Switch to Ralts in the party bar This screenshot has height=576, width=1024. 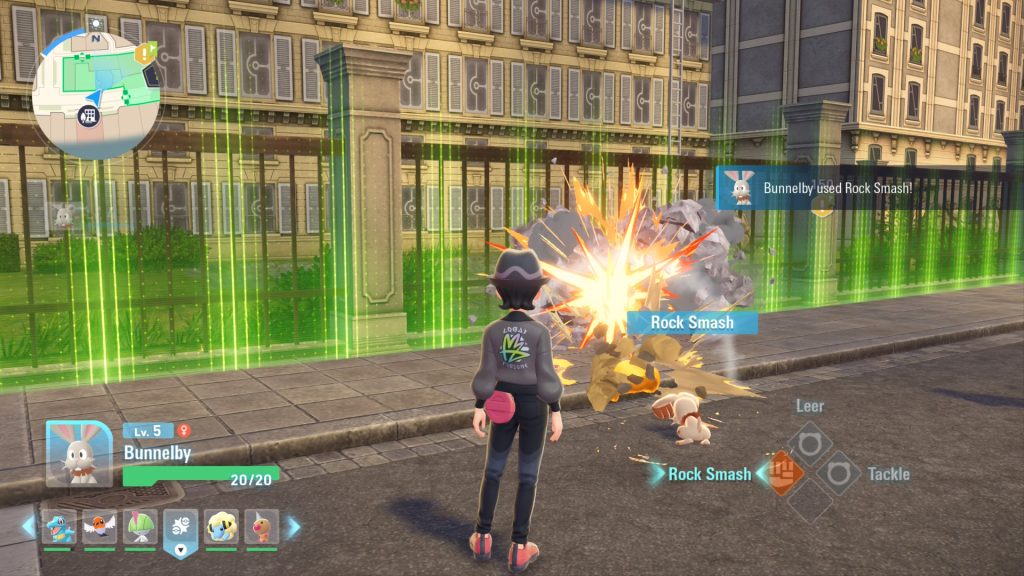tap(140, 526)
